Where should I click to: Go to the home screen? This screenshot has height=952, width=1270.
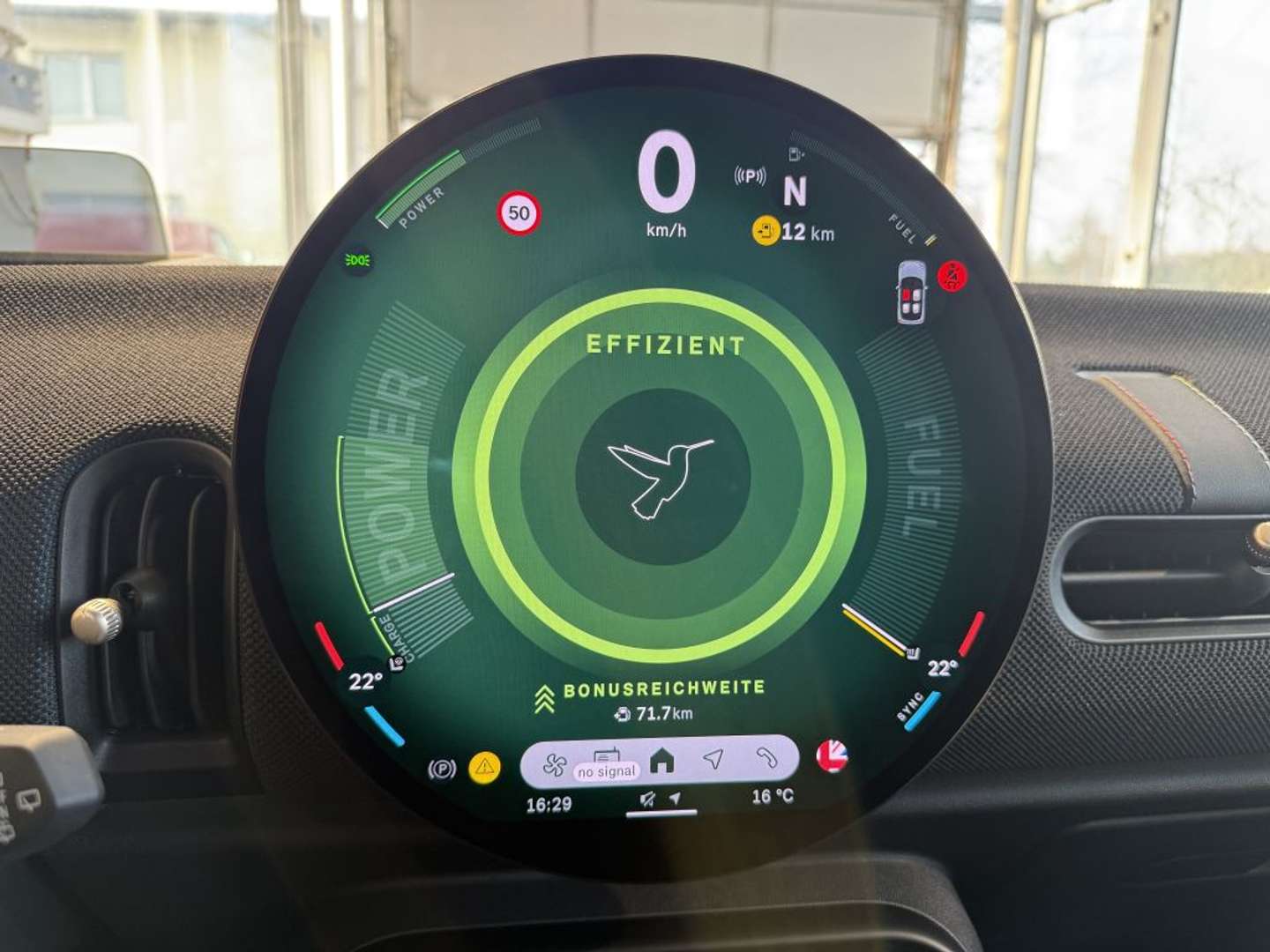tap(661, 760)
